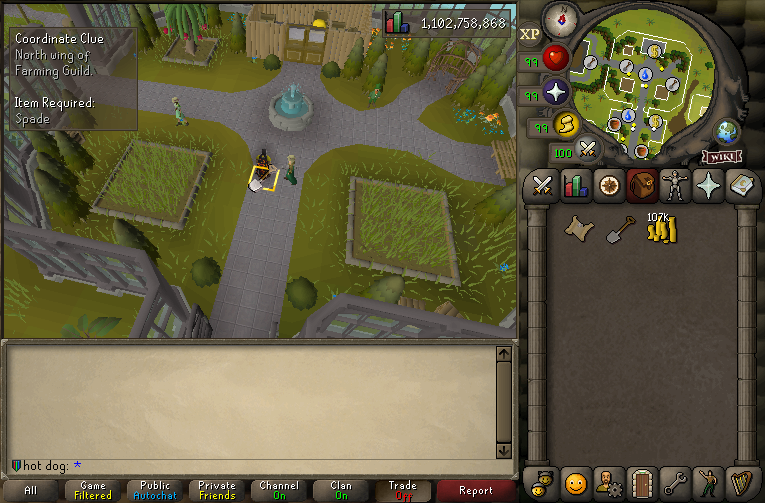Select the coins stack in the inventory
Screen dimensions: 765x503
pos(661,230)
